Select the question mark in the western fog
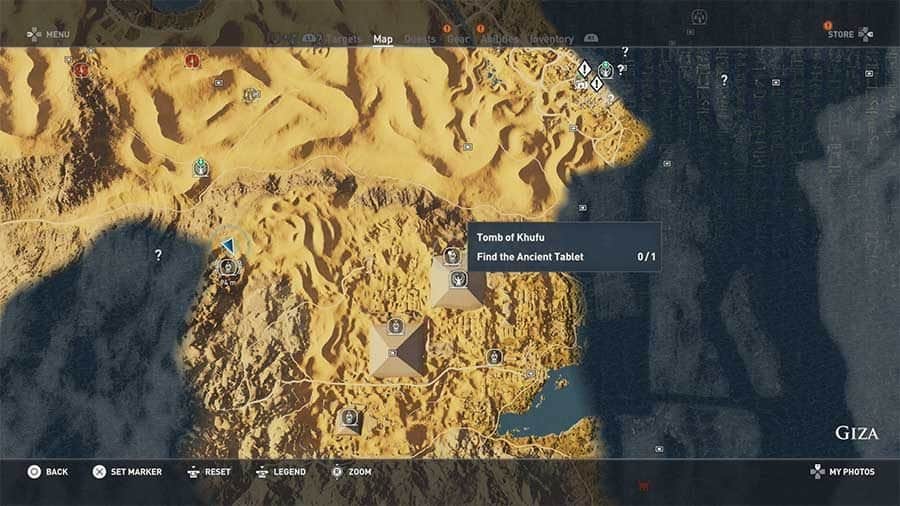The image size is (900, 506). pyautogui.click(x=158, y=256)
